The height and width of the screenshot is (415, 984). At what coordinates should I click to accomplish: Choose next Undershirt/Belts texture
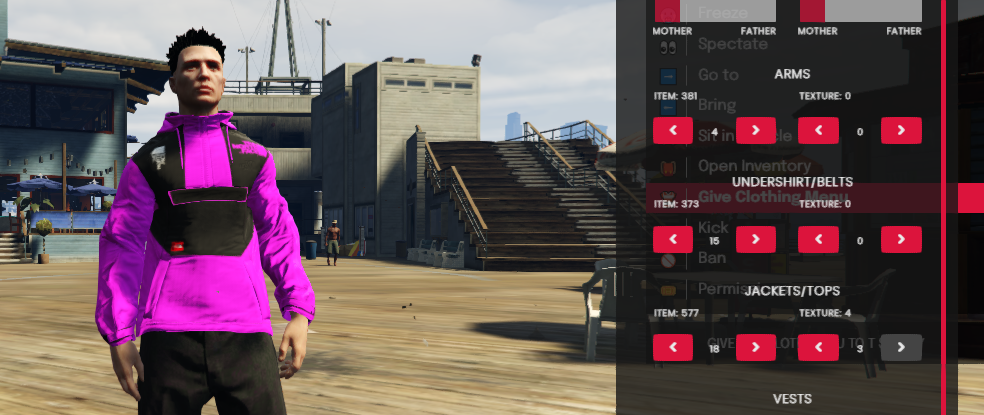[901, 239]
